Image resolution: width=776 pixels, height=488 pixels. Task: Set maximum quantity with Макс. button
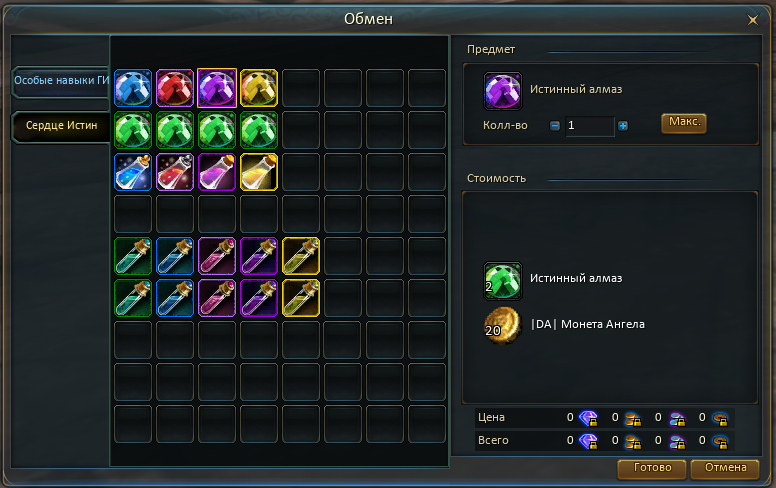click(684, 123)
